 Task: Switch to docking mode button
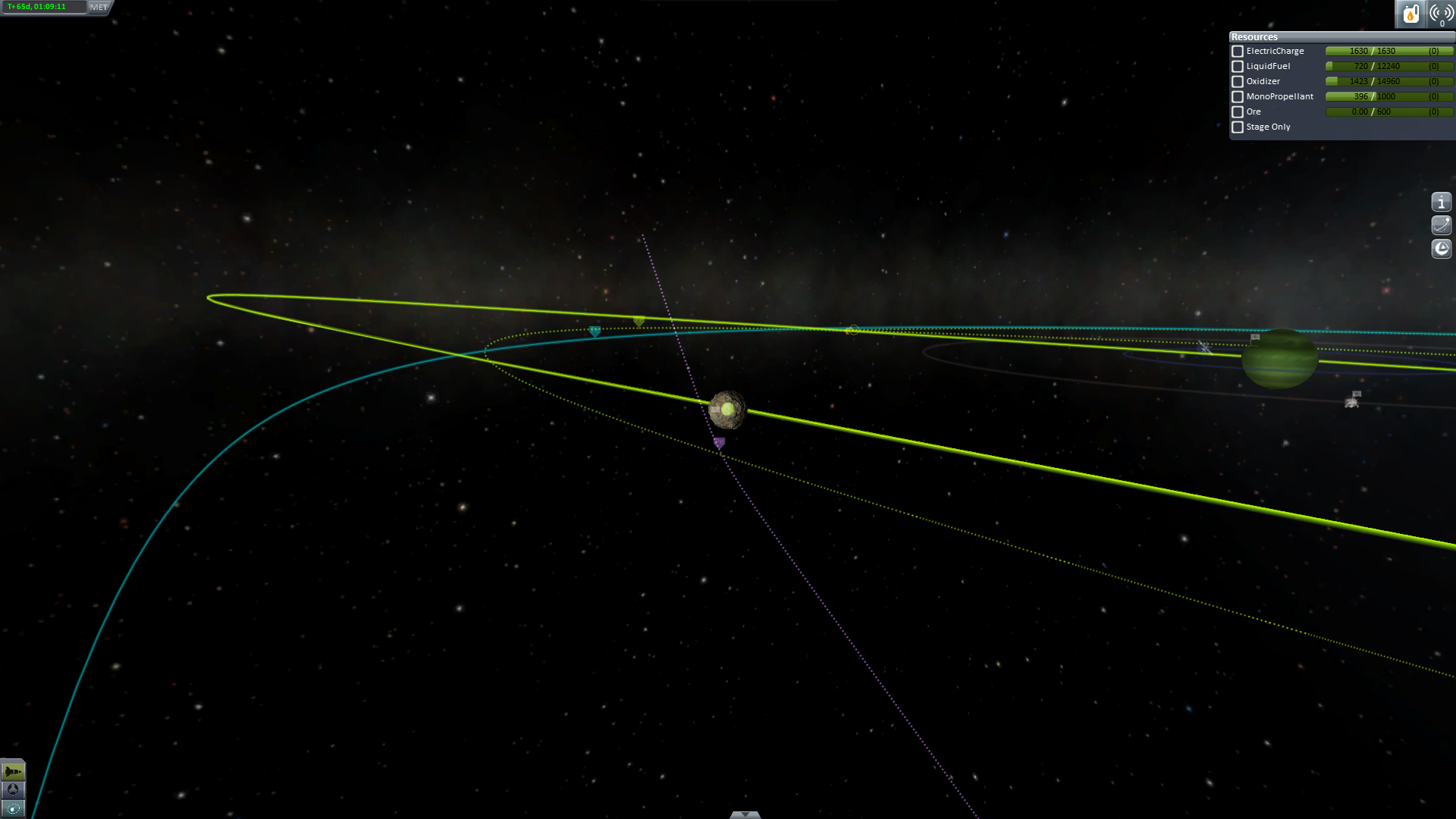pyautogui.click(x=13, y=790)
